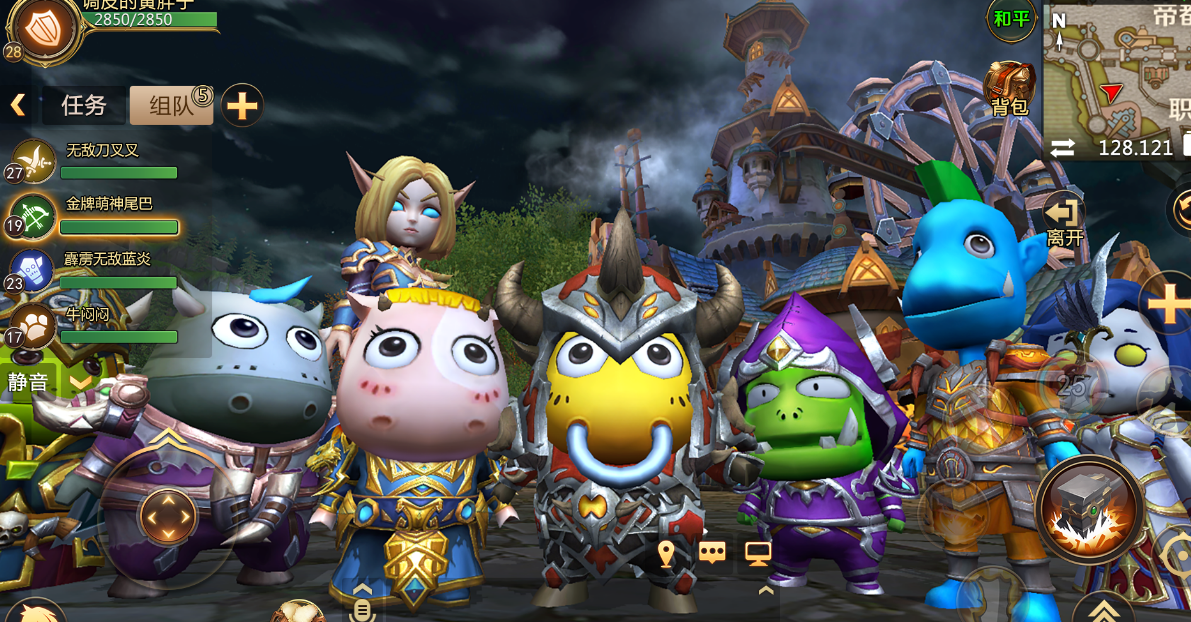This screenshot has width=1191, height=622.
Task: Collapse the side panel with the left arrow
Action: coord(17,104)
